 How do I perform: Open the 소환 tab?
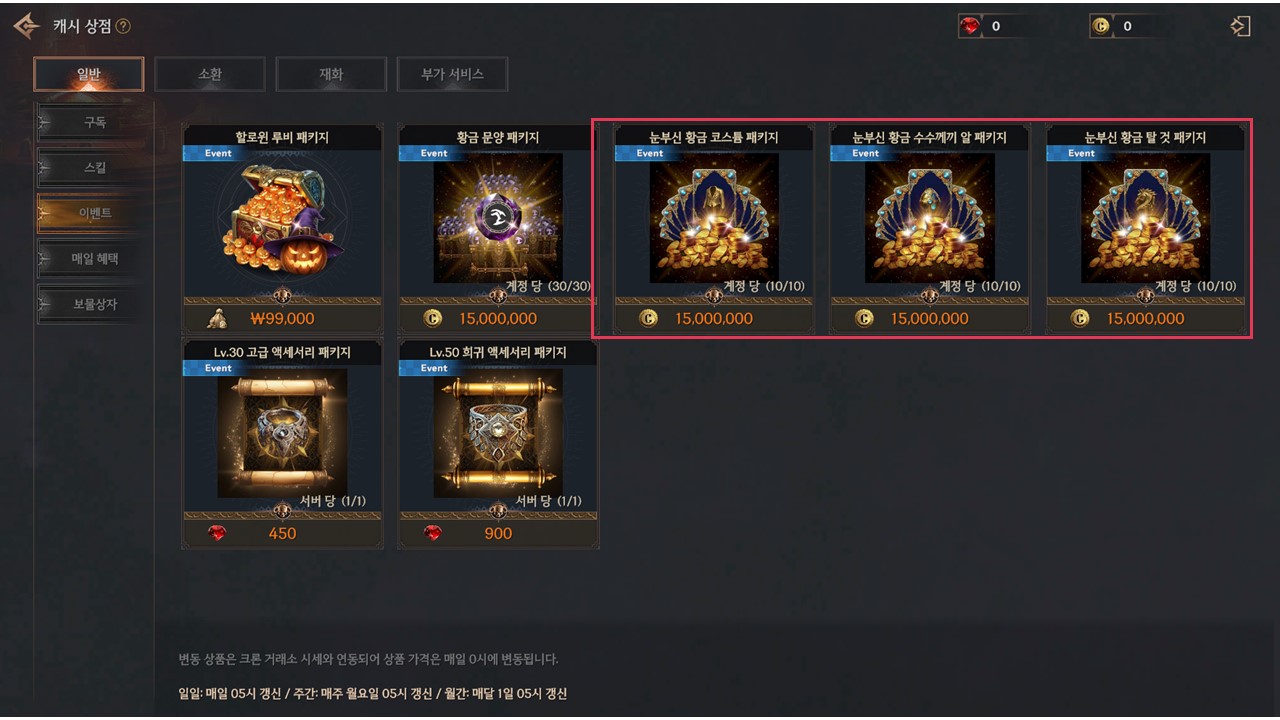coord(210,74)
